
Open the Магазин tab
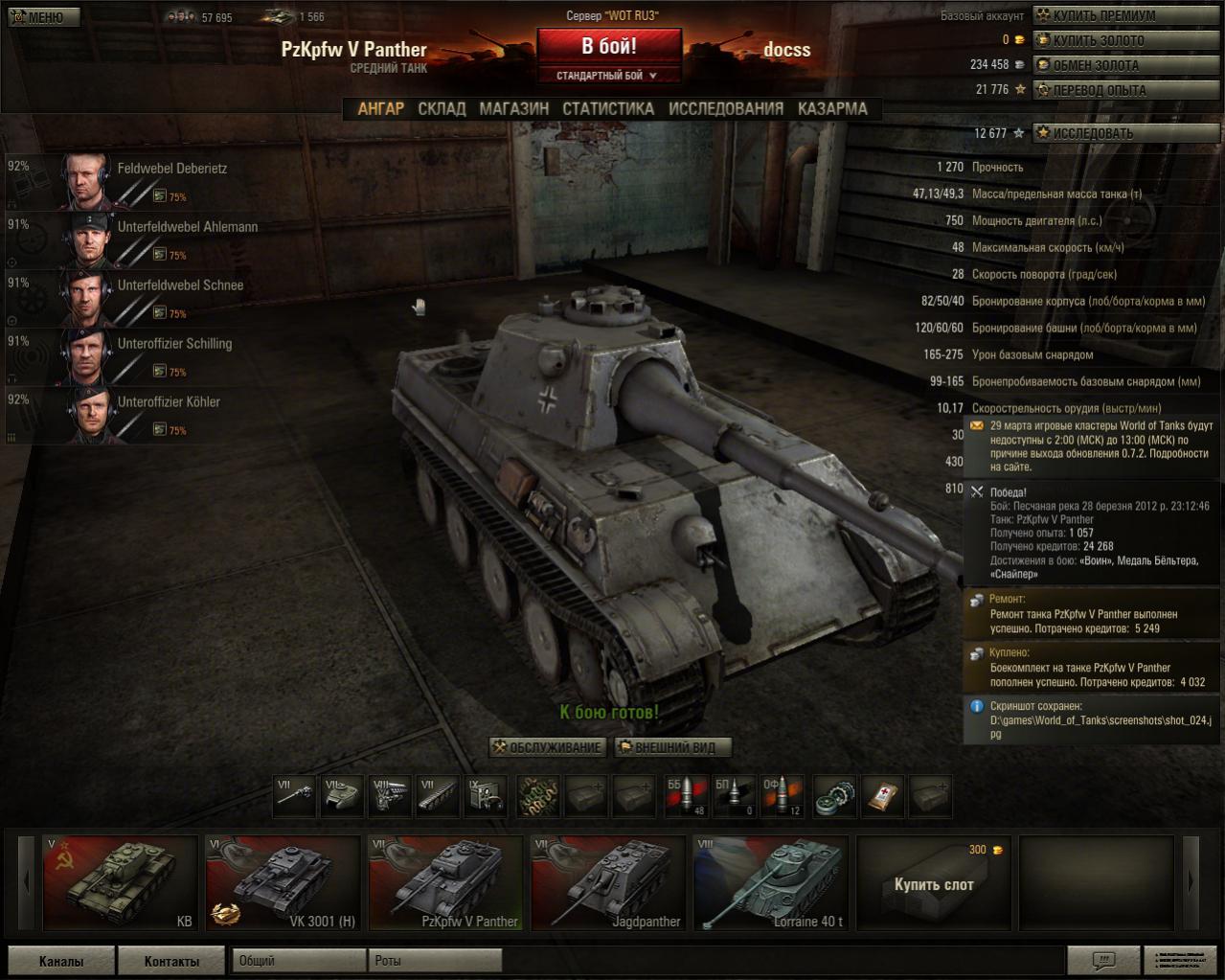[x=514, y=108]
